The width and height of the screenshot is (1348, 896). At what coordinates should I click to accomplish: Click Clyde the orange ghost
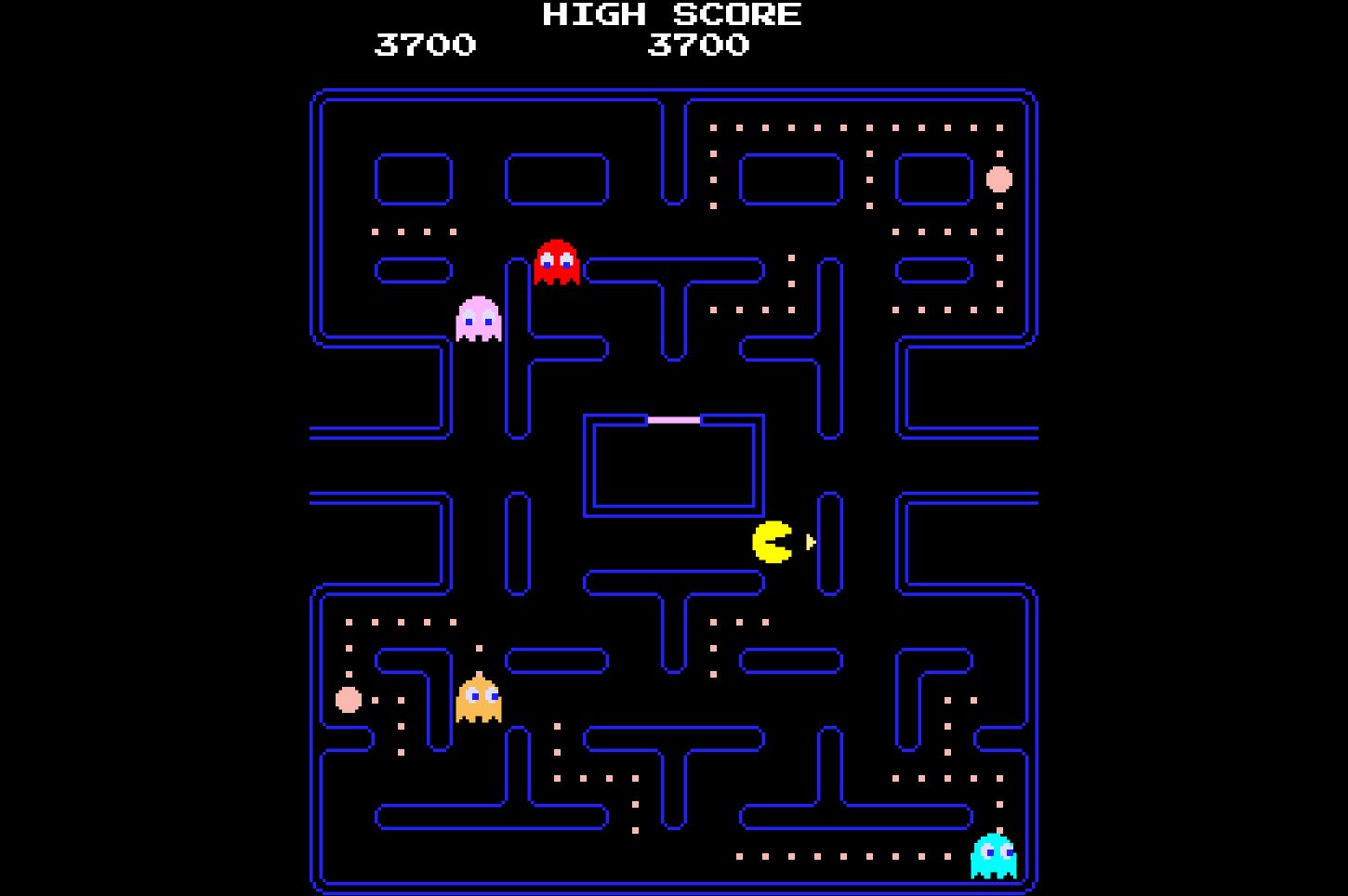477,702
